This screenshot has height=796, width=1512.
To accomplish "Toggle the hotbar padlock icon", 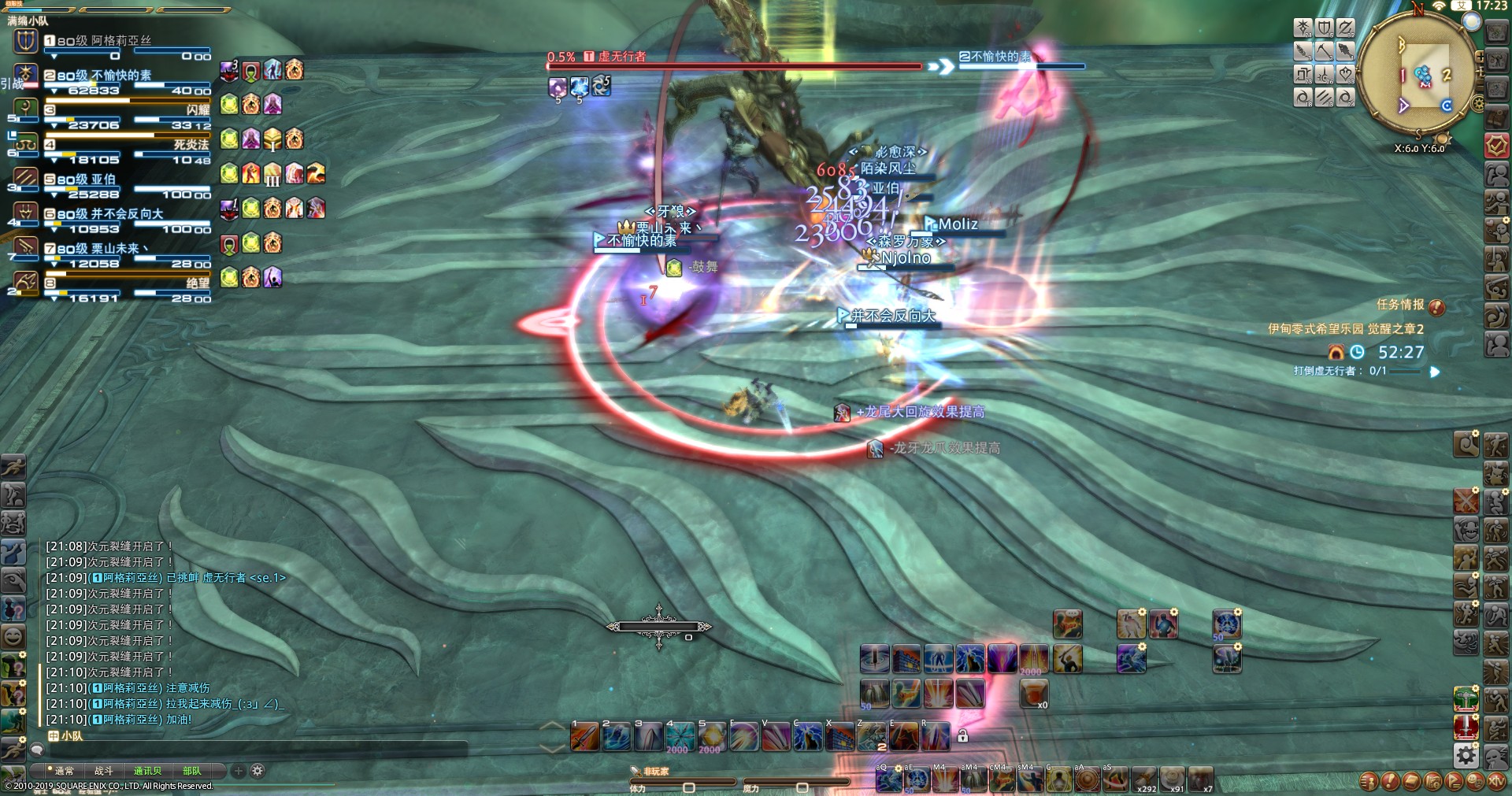I will tap(962, 737).
